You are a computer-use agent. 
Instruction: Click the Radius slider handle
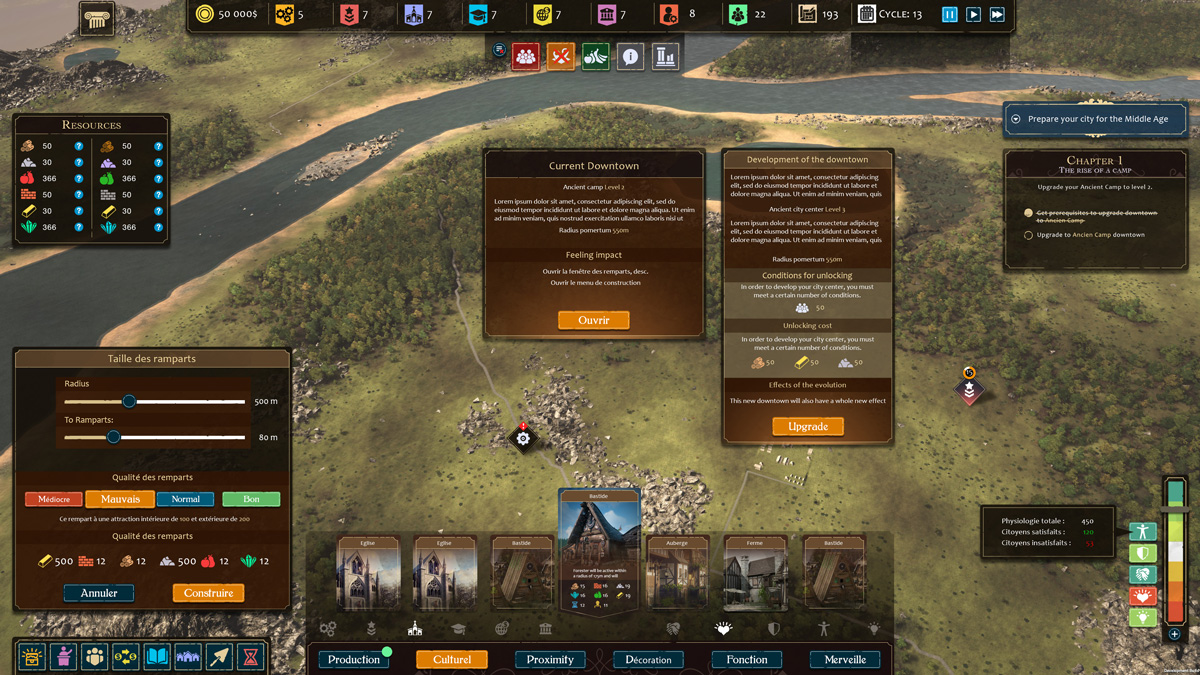click(x=129, y=401)
